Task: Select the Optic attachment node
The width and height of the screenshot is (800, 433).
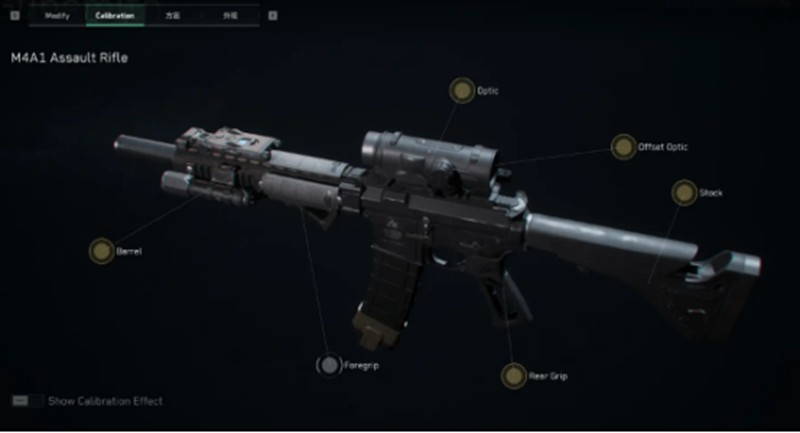Action: click(461, 91)
